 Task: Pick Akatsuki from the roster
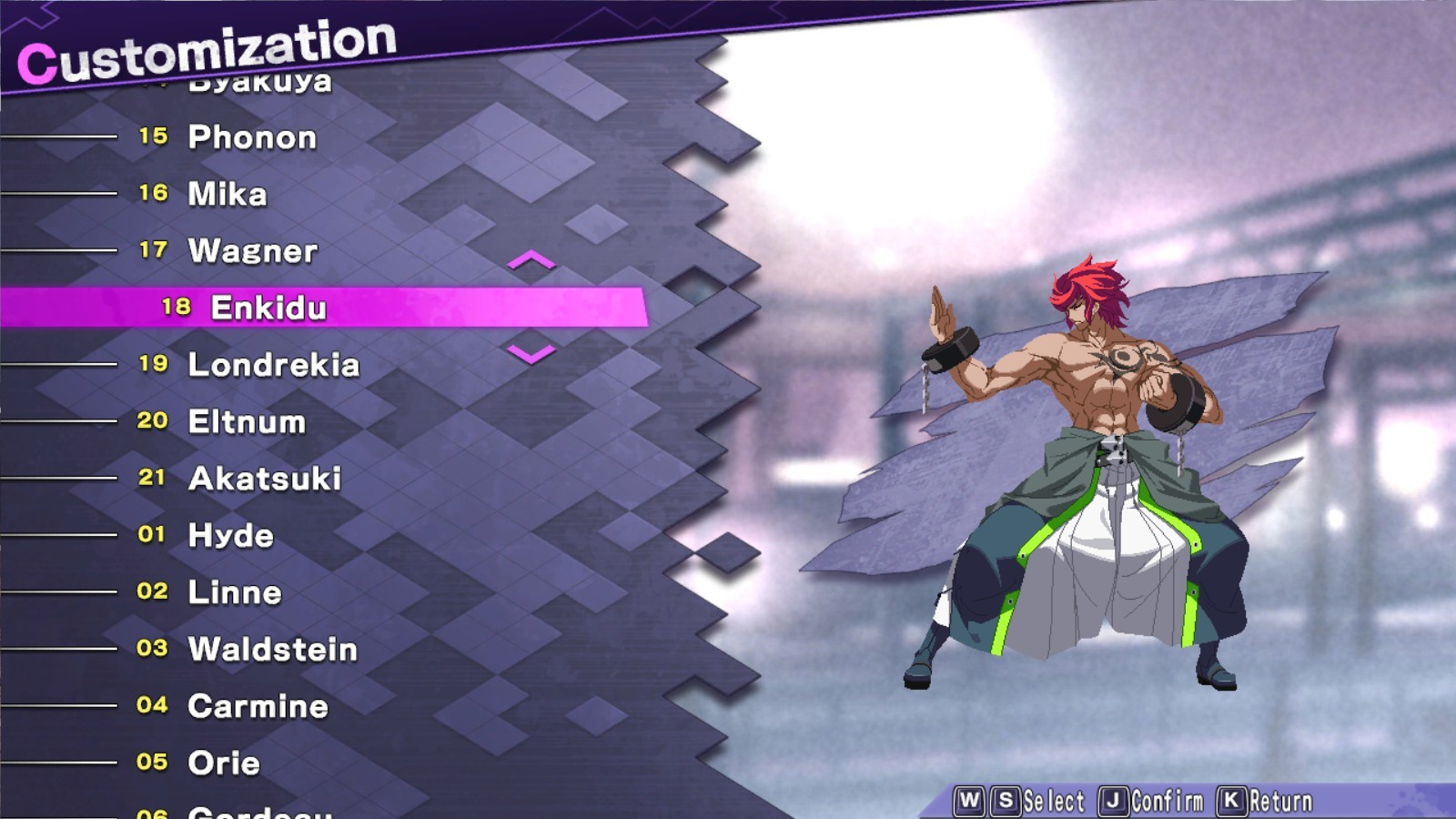[264, 479]
